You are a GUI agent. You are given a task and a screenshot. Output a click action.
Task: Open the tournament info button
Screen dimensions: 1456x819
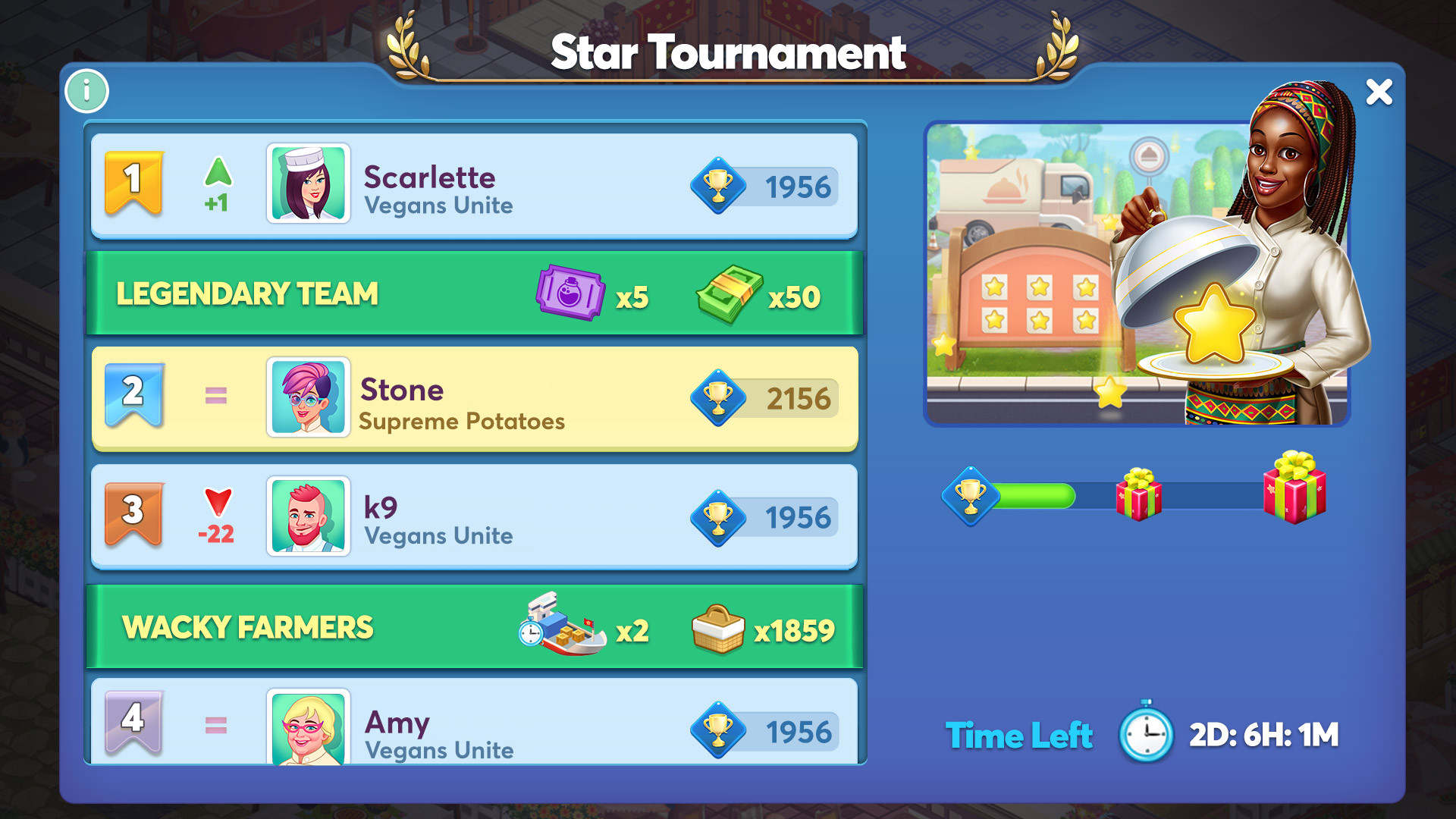[86, 91]
